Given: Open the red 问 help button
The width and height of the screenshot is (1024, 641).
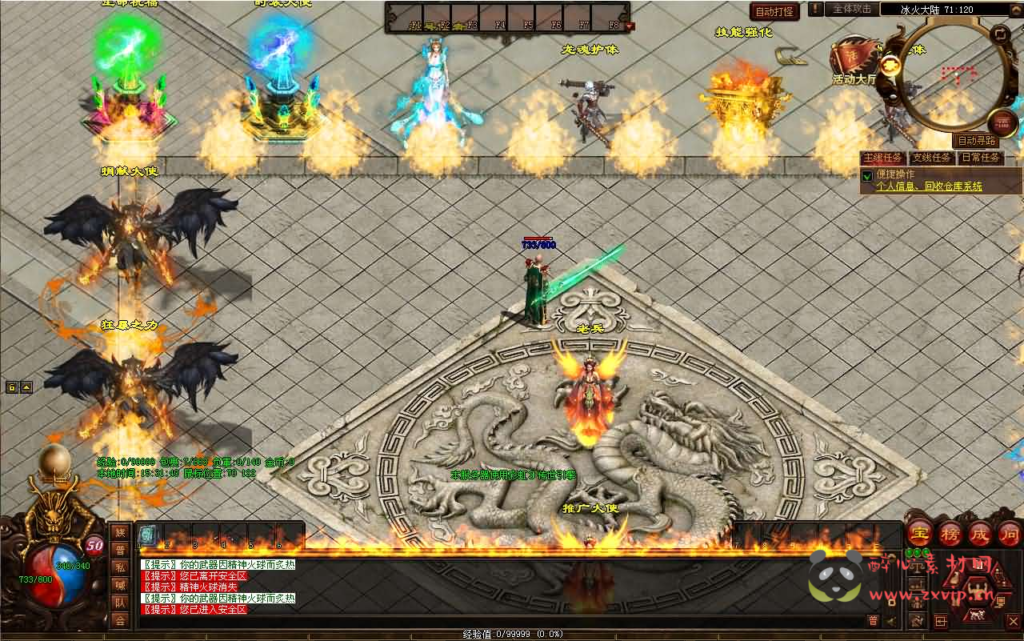Looking at the screenshot, I should (1009, 532).
